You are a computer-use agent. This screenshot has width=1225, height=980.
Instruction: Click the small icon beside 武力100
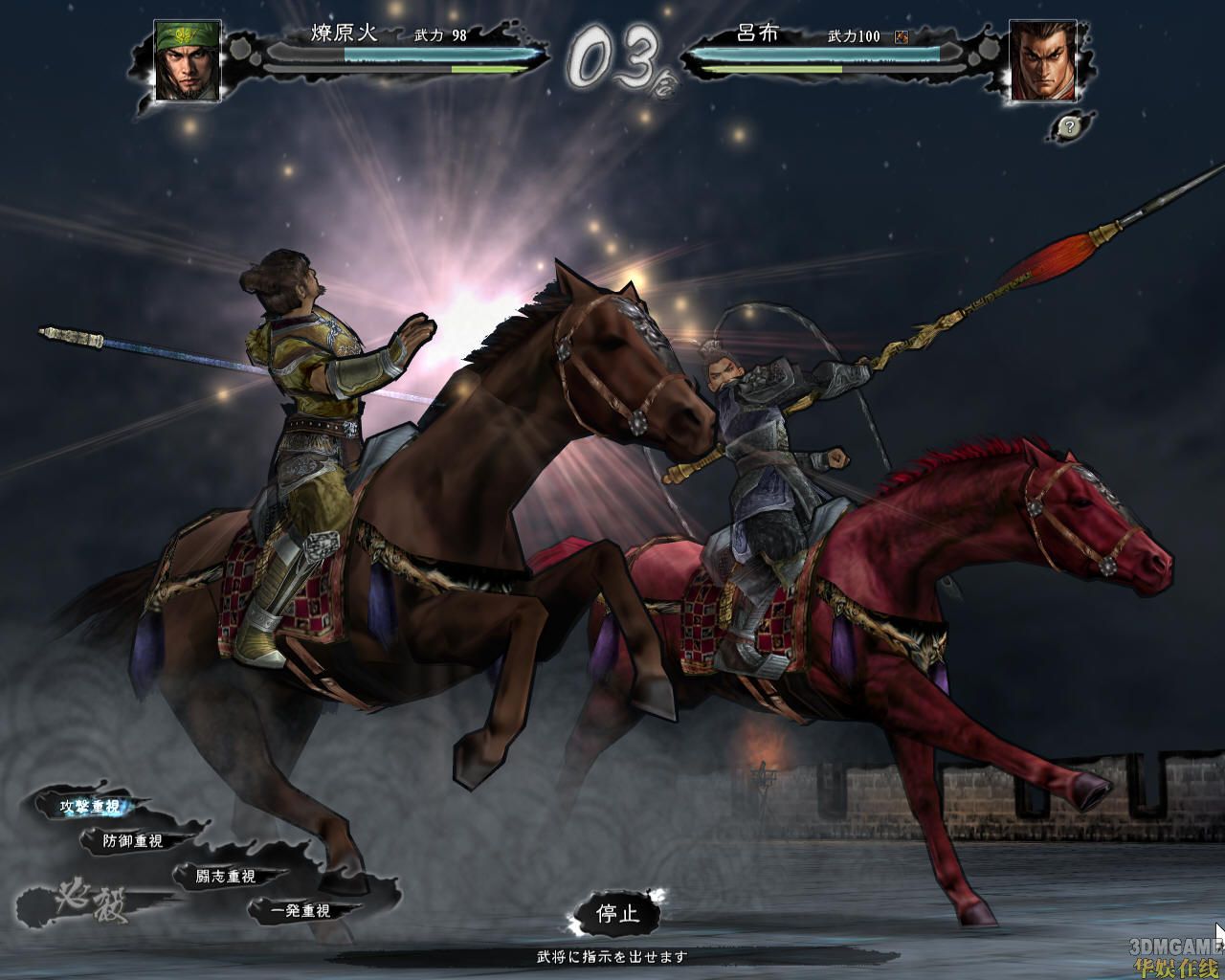pos(901,37)
